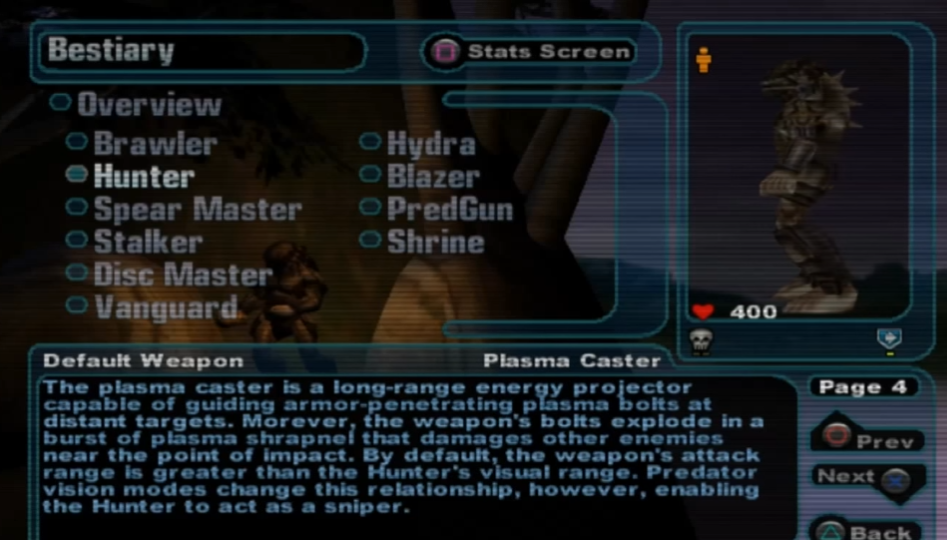Screen dimensions: 947x540
Task: Choose the Hunter entry
Action: click(143, 176)
